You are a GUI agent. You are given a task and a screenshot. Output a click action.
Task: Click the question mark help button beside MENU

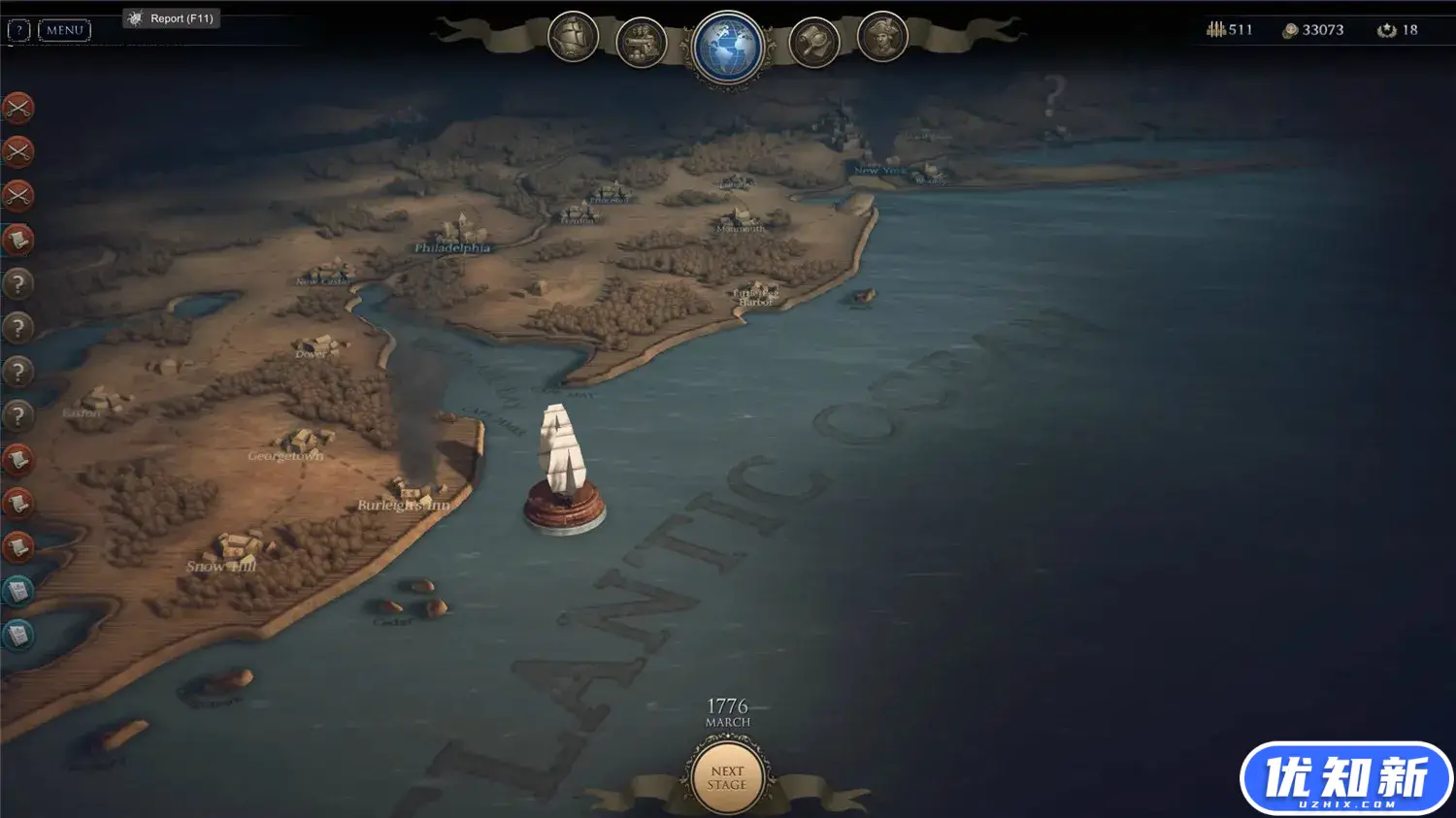coord(18,30)
